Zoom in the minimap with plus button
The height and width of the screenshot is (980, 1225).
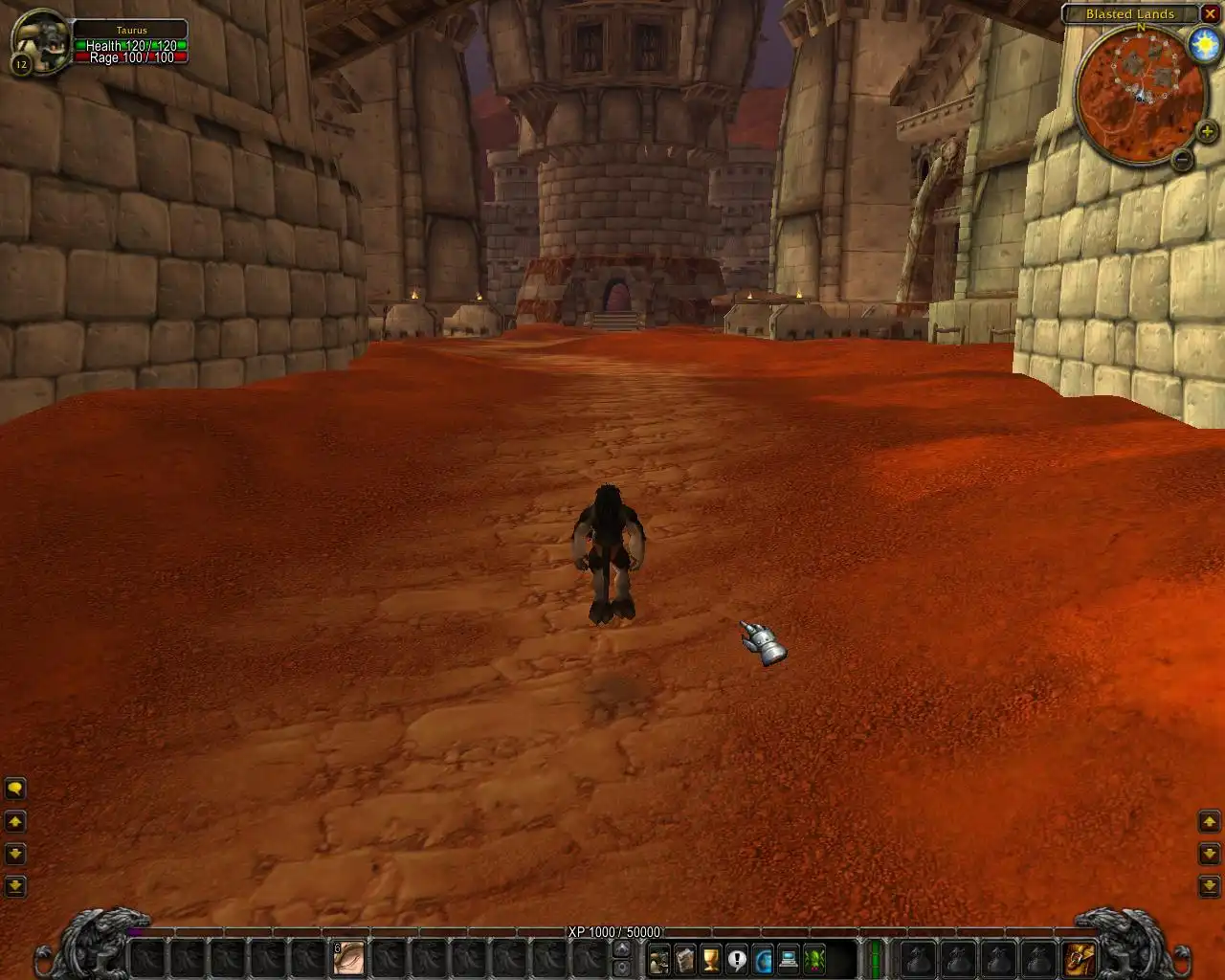coord(1206,132)
